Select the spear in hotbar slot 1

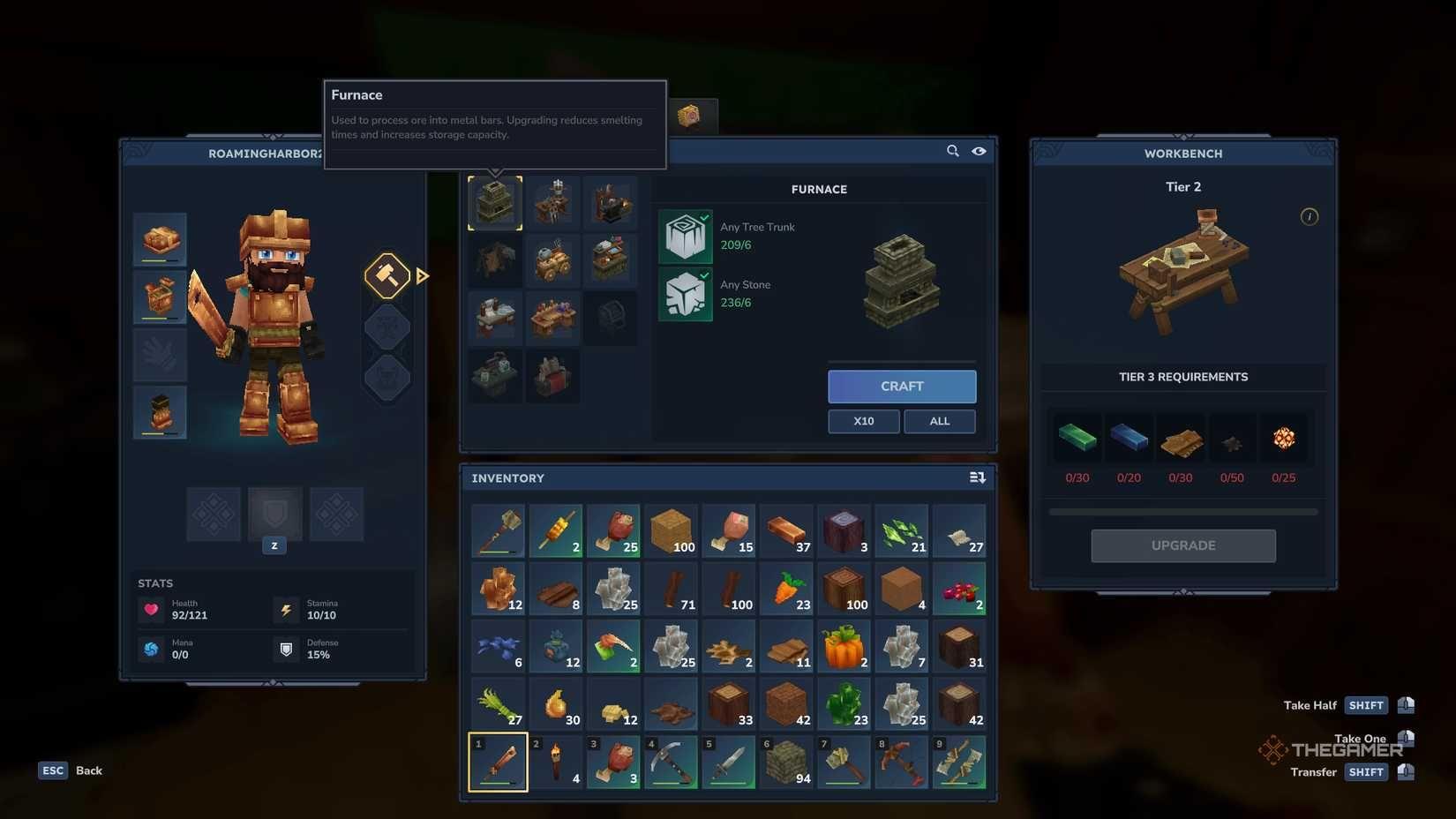click(497, 761)
